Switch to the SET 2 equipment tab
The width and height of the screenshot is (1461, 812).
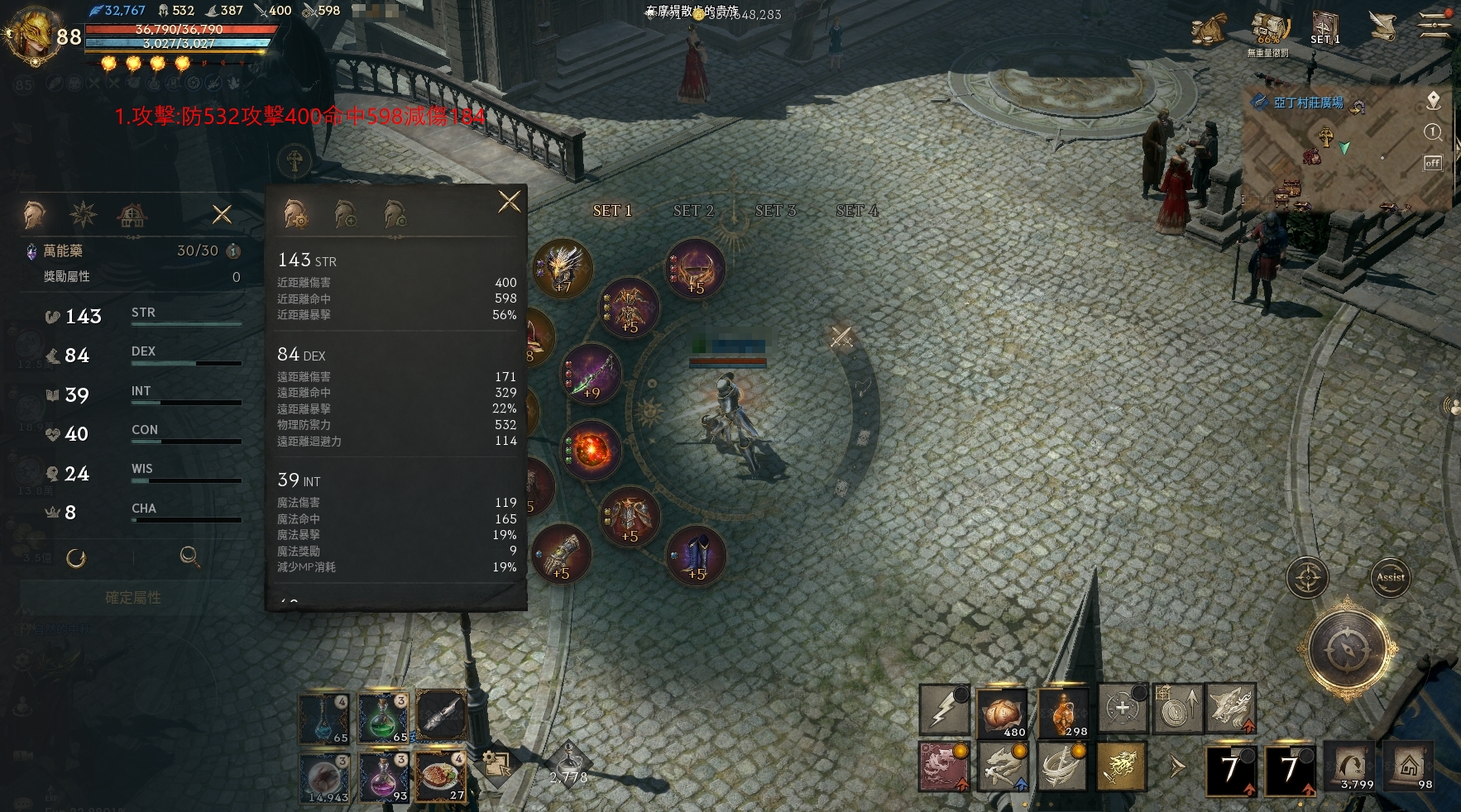[693, 211]
